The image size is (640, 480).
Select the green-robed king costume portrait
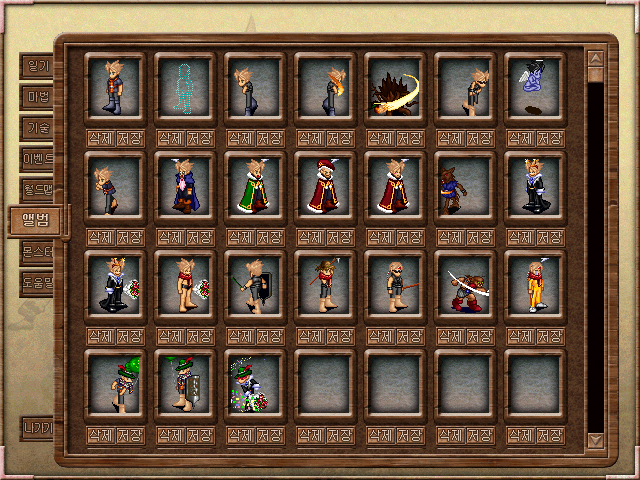tap(255, 187)
